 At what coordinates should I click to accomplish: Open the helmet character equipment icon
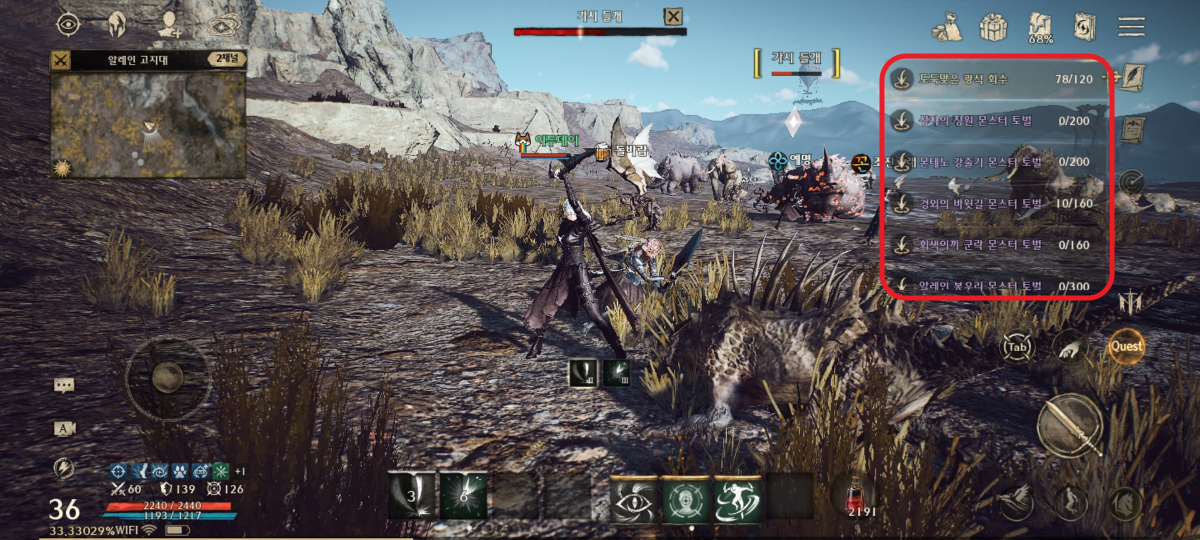click(x=116, y=23)
